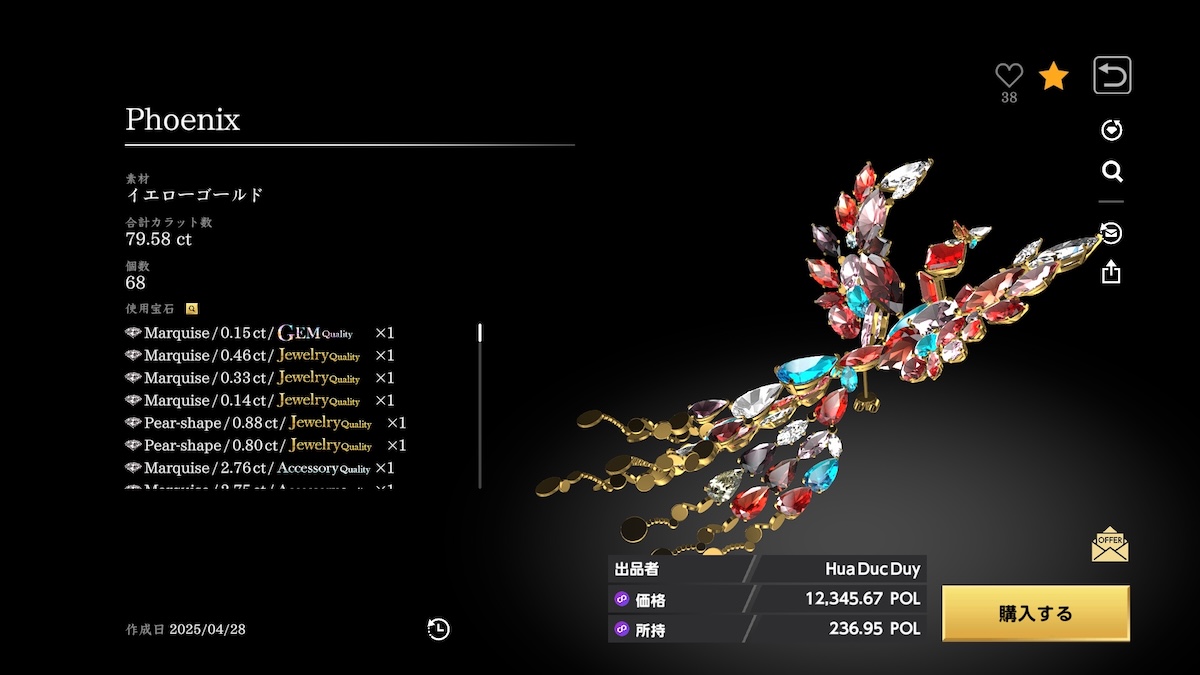
Task: Click the circular envelope history icon
Action: pyautogui.click(x=1111, y=233)
